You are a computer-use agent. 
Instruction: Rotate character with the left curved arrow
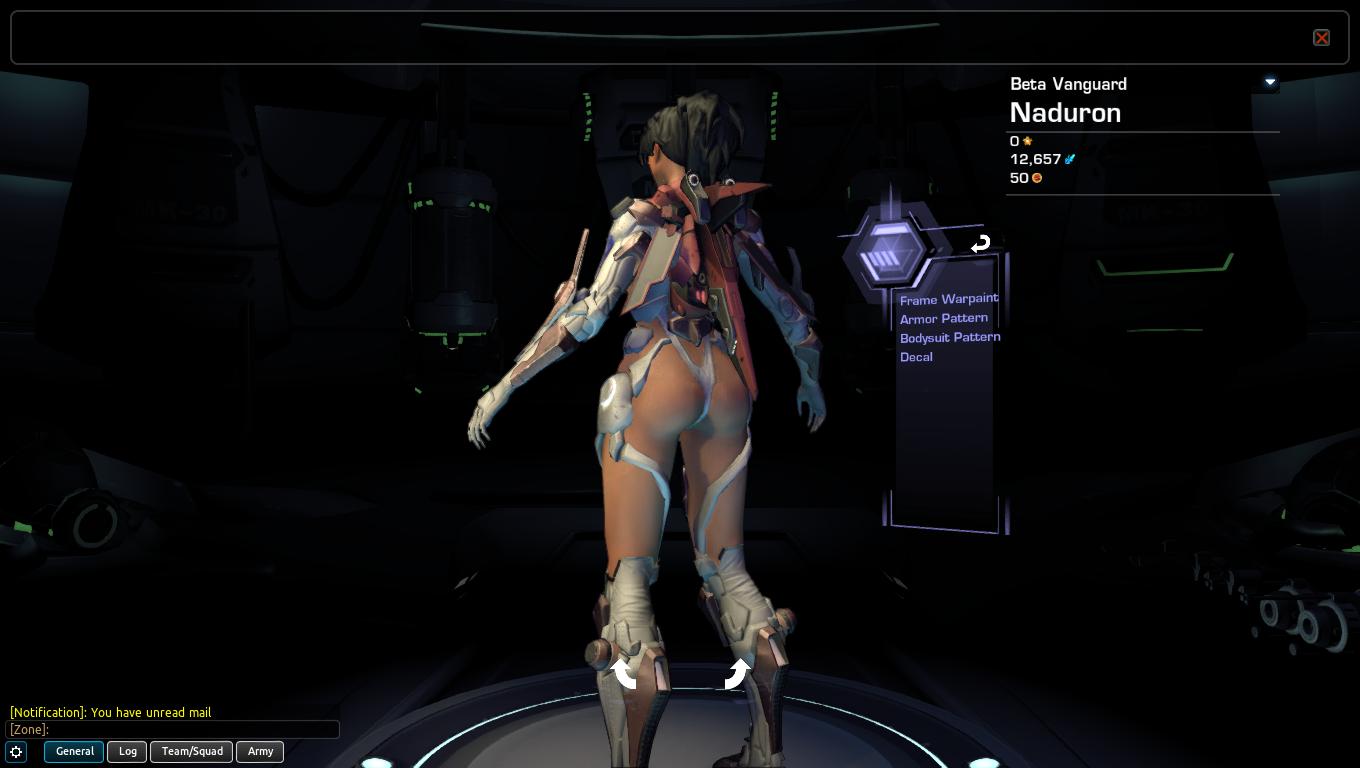625,673
